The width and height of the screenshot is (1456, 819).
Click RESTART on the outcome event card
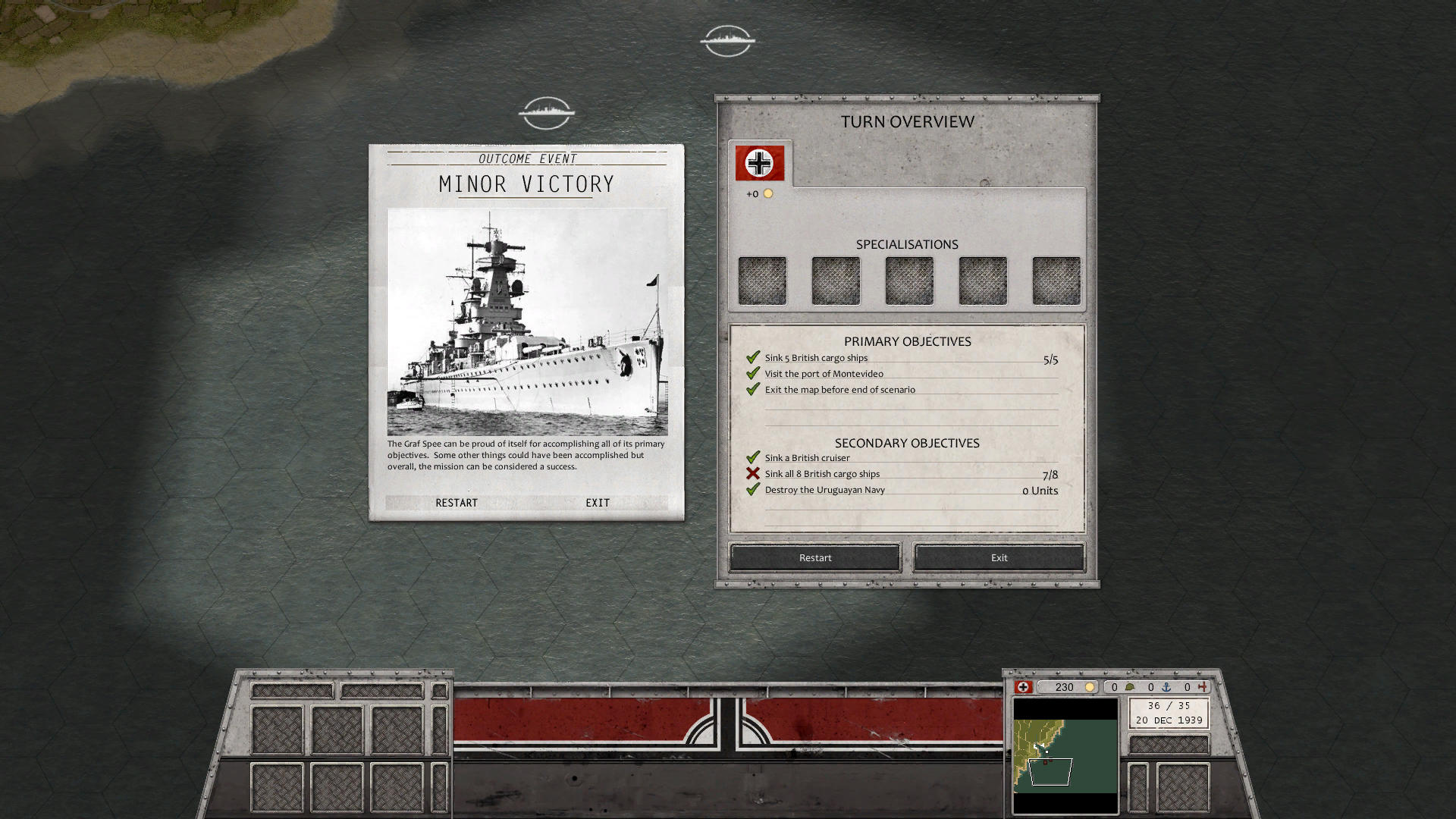tap(457, 503)
